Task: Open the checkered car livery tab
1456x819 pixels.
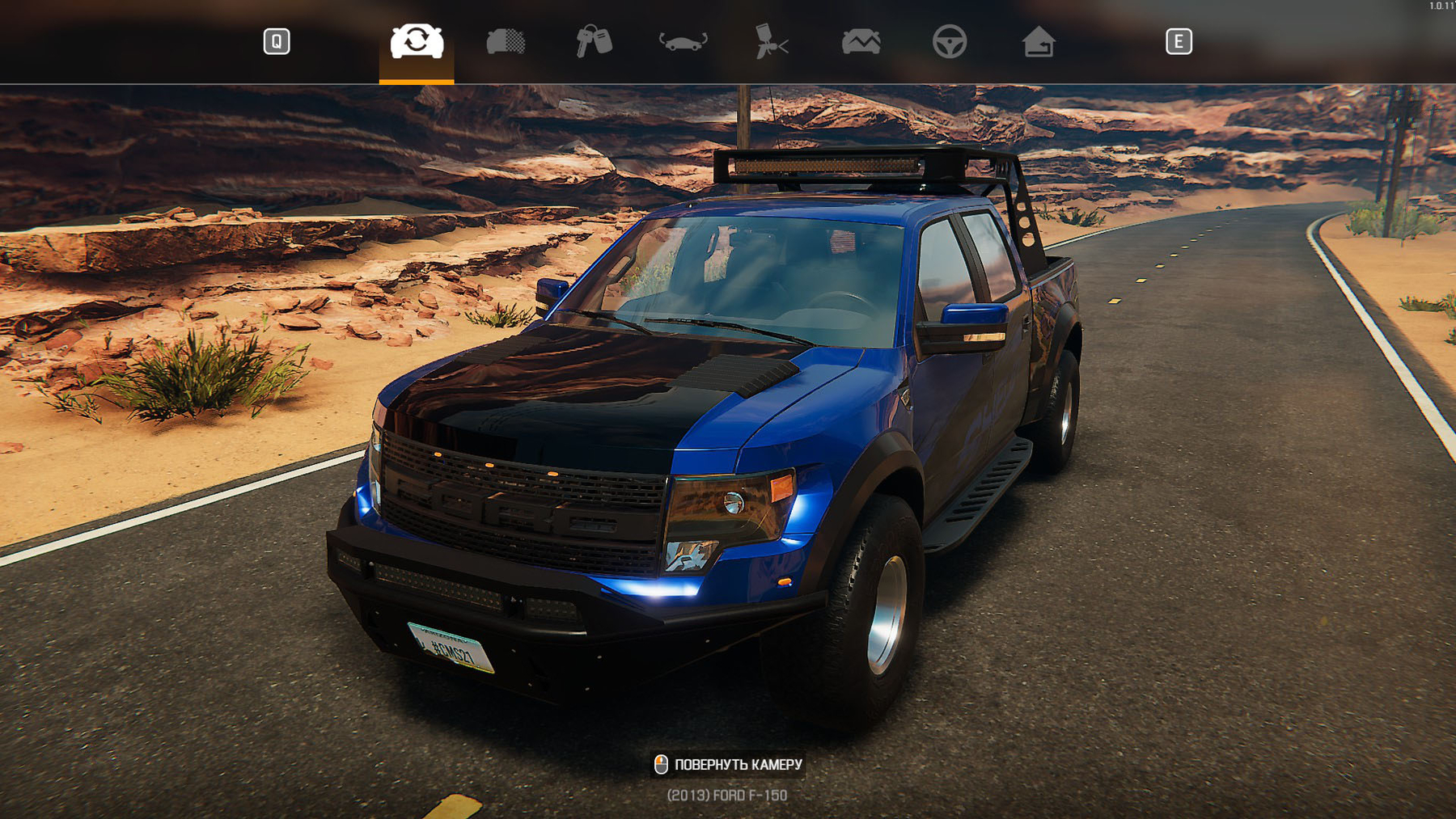Action: [x=506, y=41]
